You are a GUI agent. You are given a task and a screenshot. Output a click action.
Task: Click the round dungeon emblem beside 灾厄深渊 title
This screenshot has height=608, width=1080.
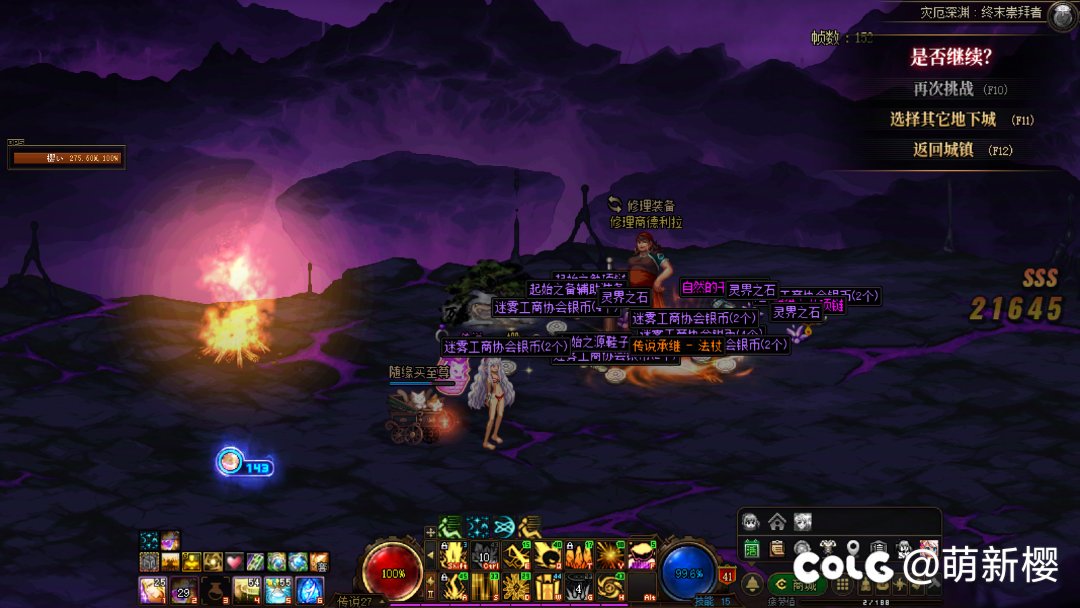(1061, 13)
